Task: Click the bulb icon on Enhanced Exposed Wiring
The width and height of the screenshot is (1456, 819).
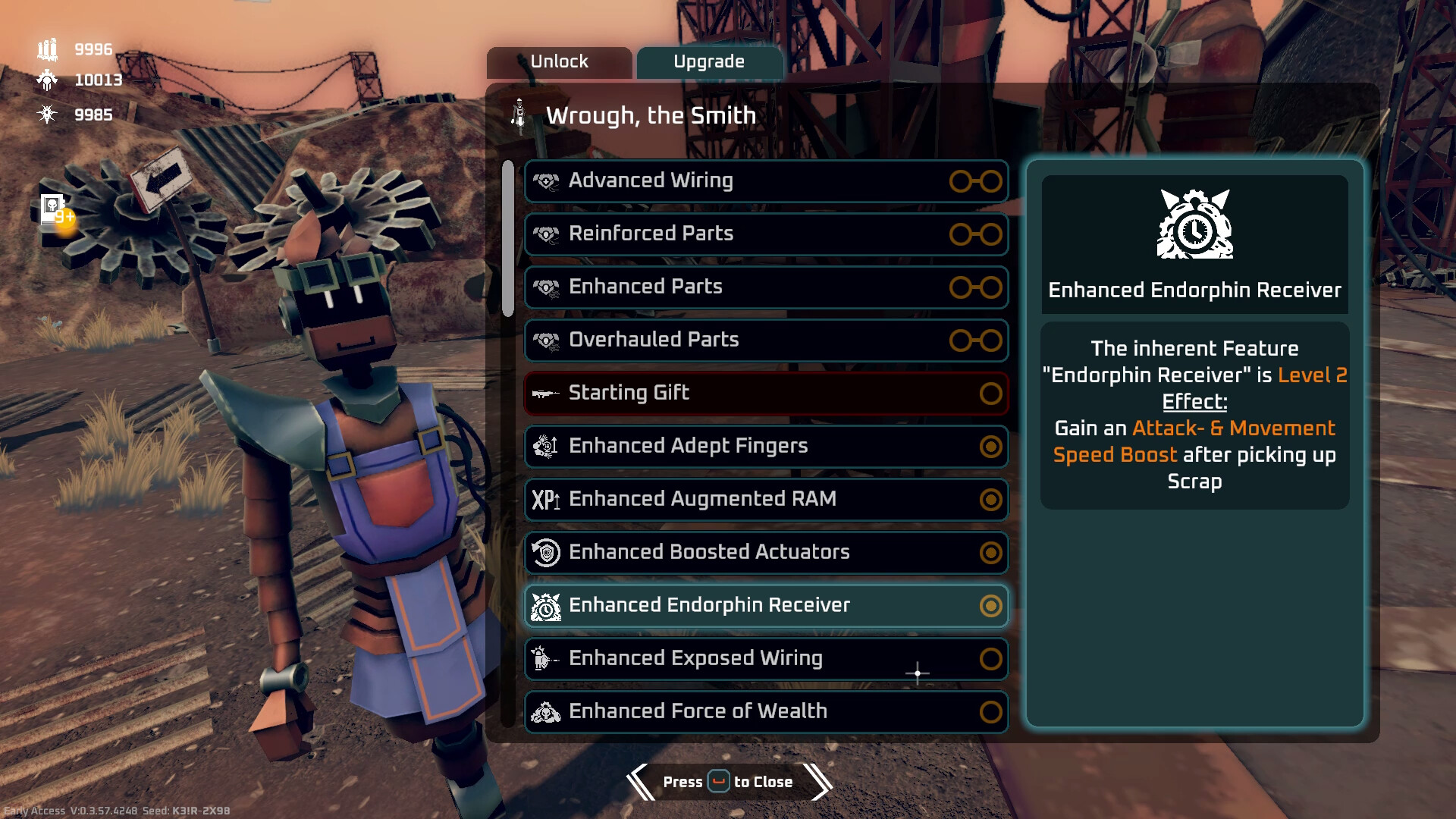Action: point(541,658)
